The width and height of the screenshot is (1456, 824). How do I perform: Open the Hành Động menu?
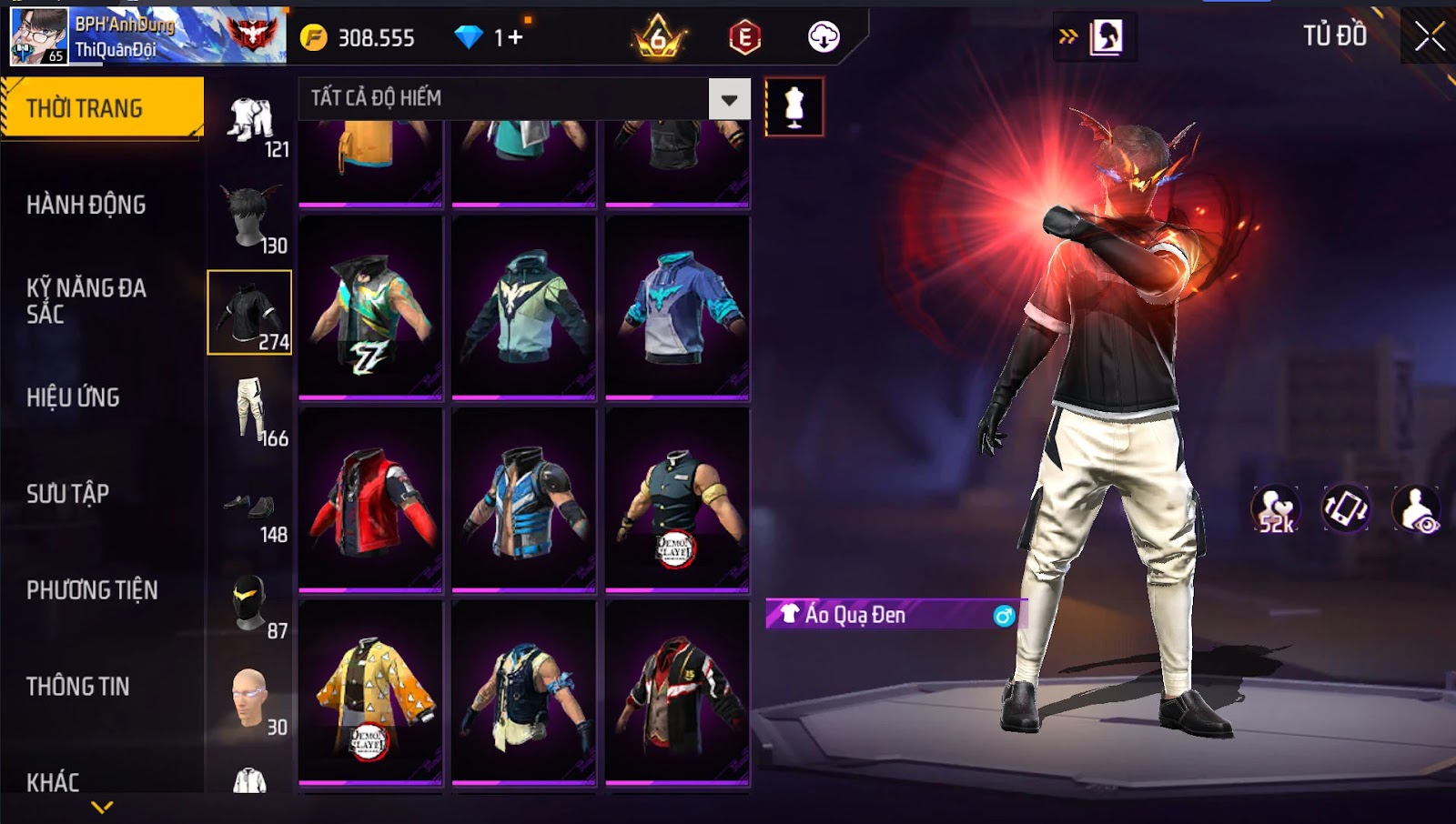[x=86, y=205]
